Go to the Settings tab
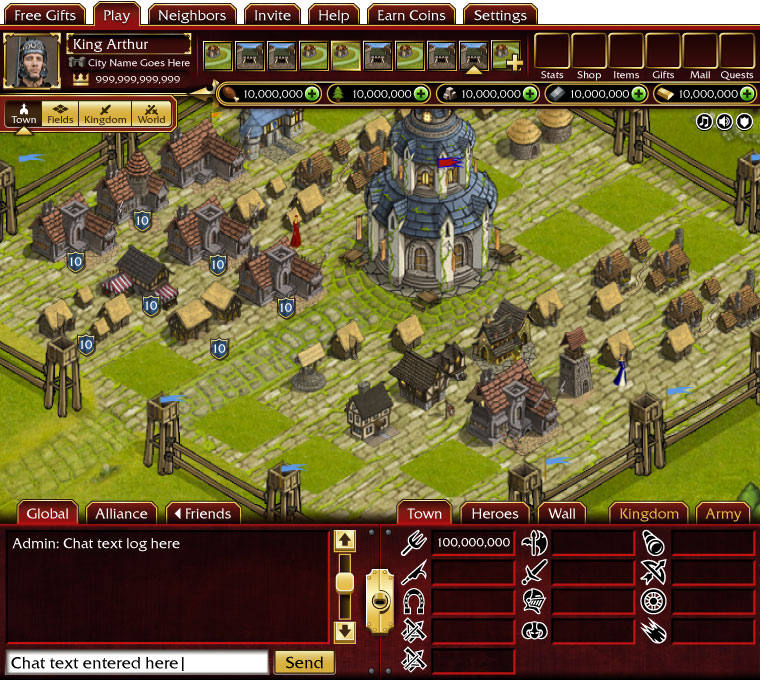This screenshot has width=760, height=680. (499, 15)
